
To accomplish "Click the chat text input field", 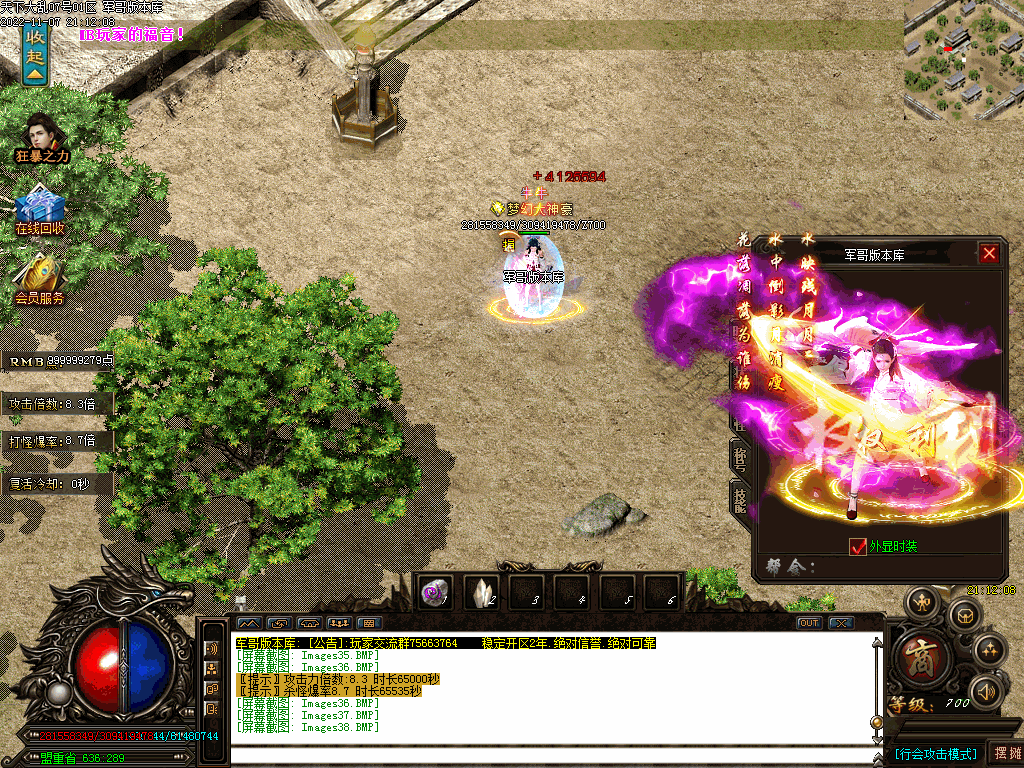I will [550, 755].
